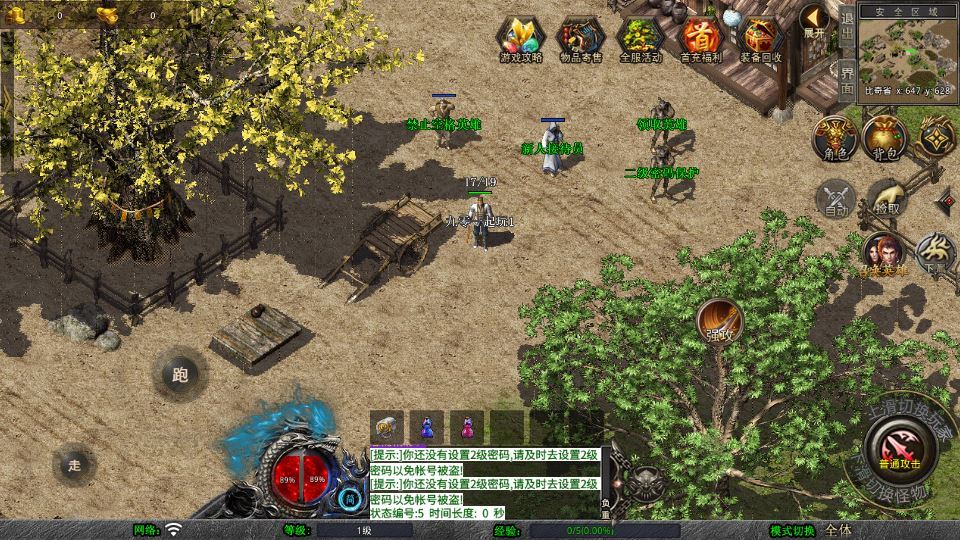960x540 pixels.
Task: Open the minimap of the safe zone
Action: tap(905, 50)
